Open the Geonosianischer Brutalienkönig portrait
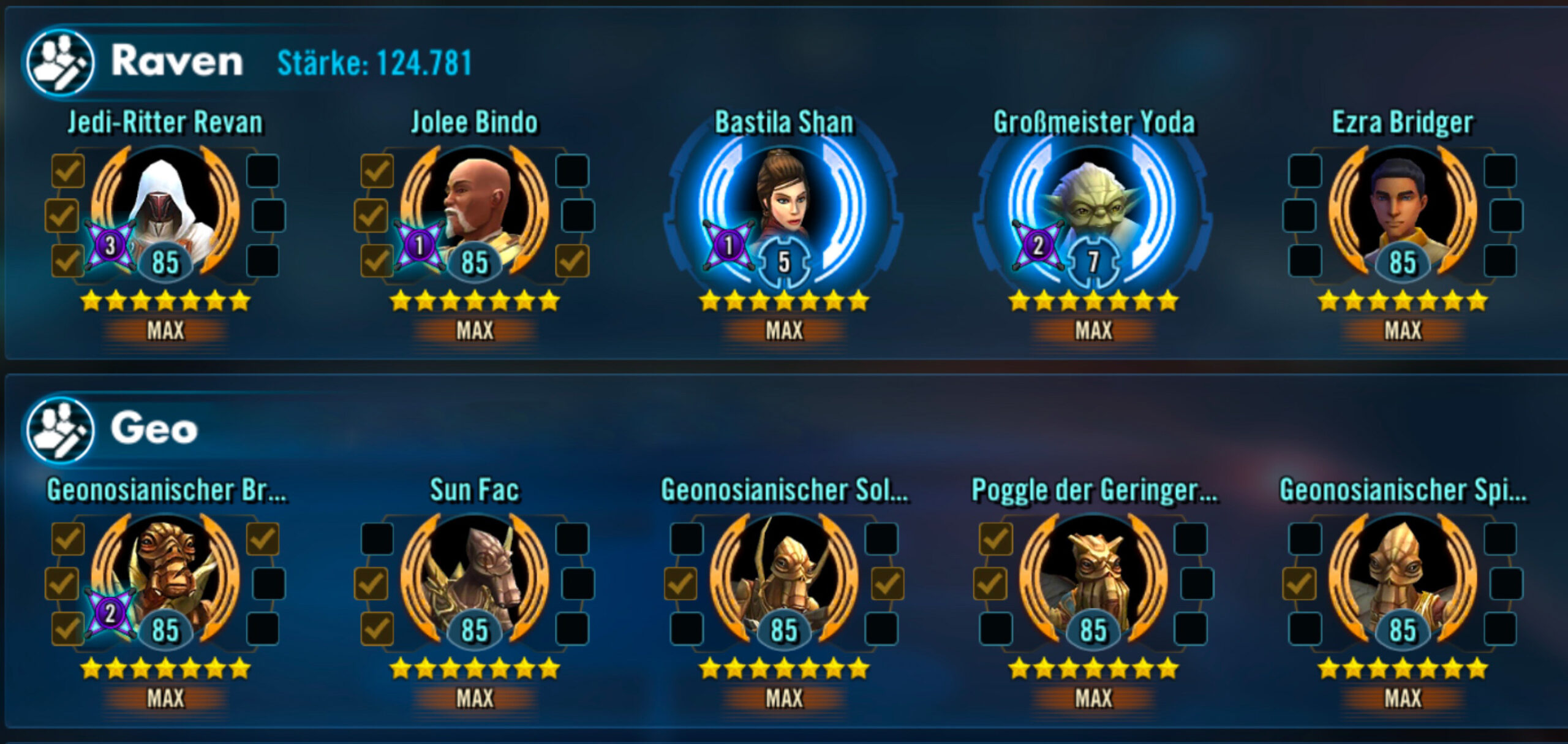The height and width of the screenshot is (744, 1568). [x=165, y=577]
